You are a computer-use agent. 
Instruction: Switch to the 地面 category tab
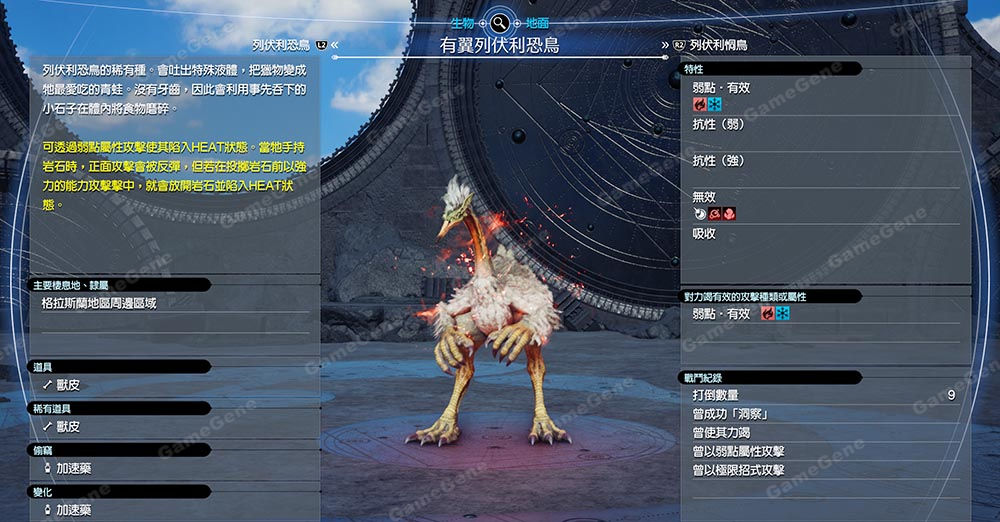[x=537, y=21]
